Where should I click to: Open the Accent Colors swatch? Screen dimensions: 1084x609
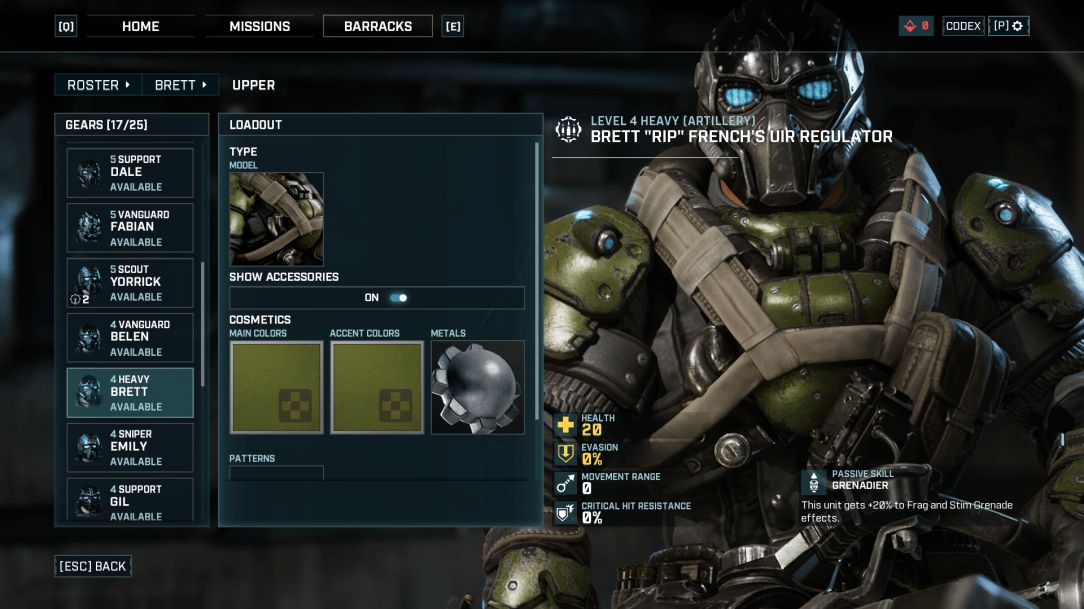tap(377, 388)
